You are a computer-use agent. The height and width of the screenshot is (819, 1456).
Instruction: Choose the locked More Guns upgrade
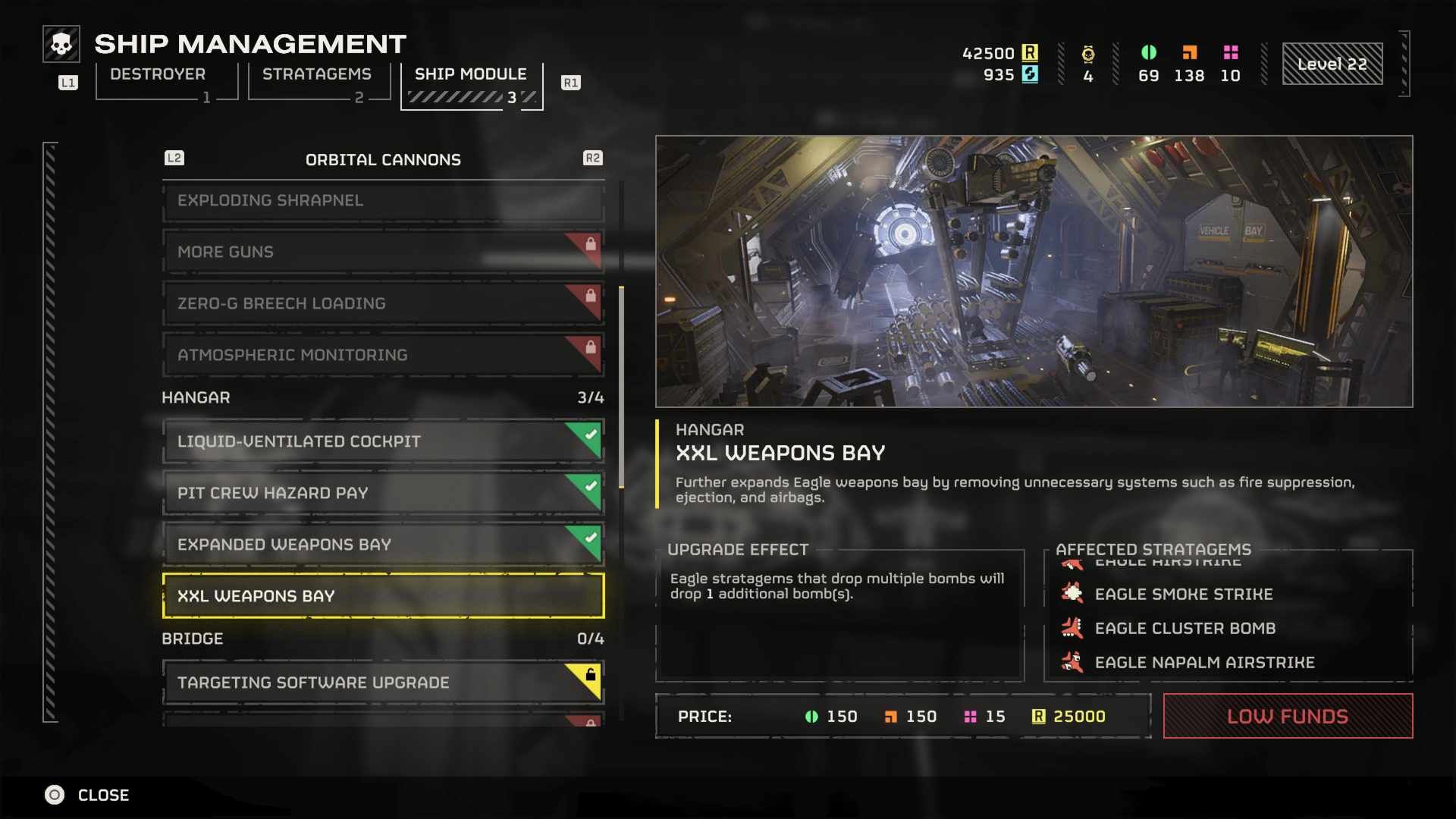click(x=383, y=253)
